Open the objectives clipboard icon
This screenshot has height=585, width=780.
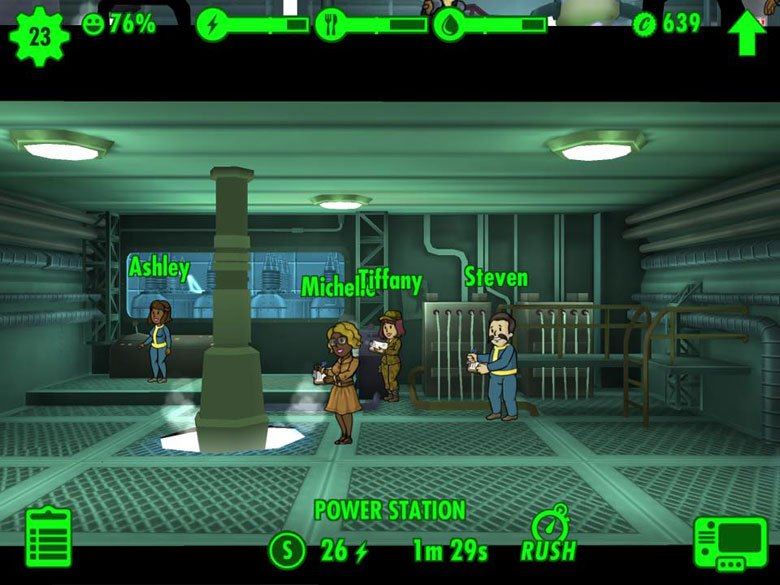[48, 539]
